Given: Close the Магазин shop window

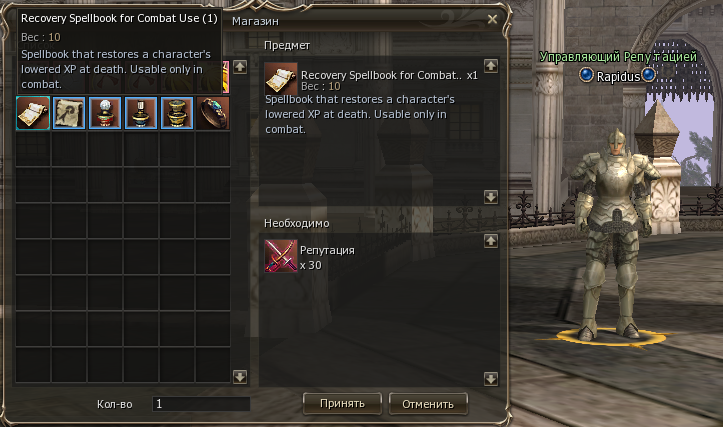Looking at the screenshot, I should pyautogui.click(x=492, y=19).
